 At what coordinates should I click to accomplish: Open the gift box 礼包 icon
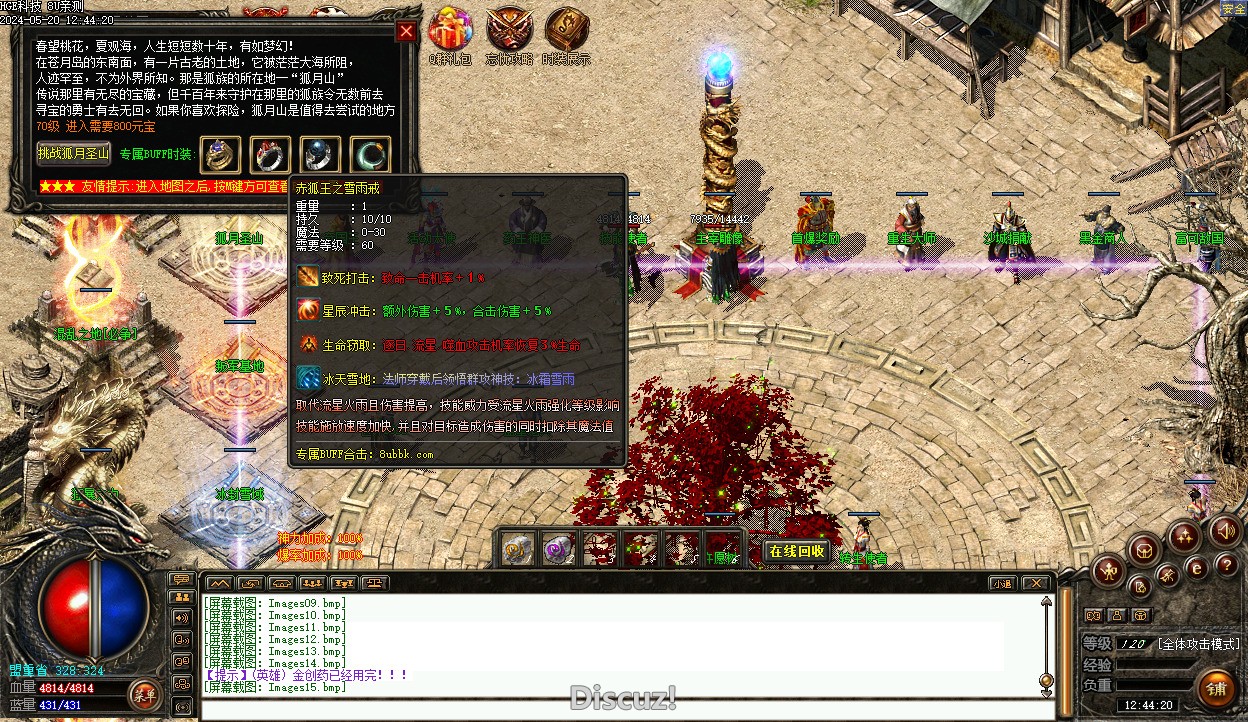[450, 28]
